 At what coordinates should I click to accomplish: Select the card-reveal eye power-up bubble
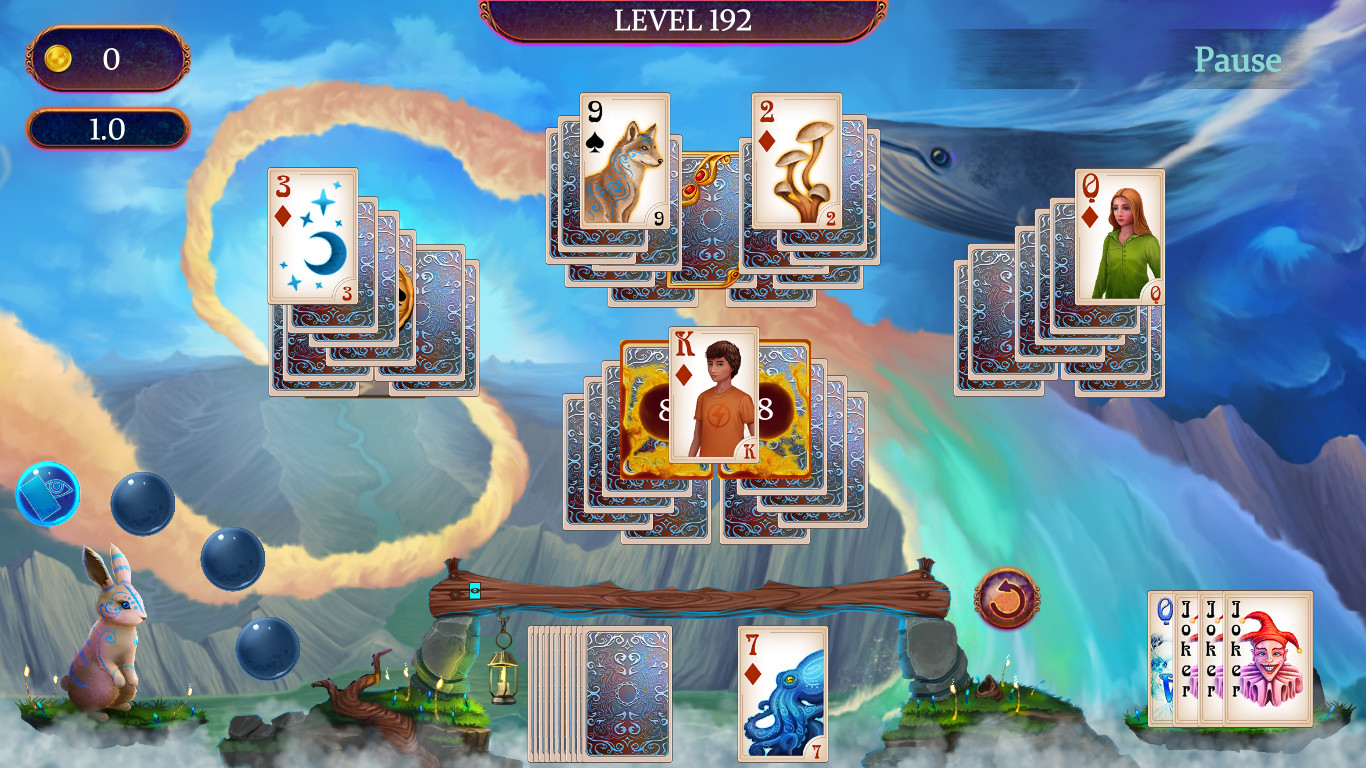(x=47, y=492)
